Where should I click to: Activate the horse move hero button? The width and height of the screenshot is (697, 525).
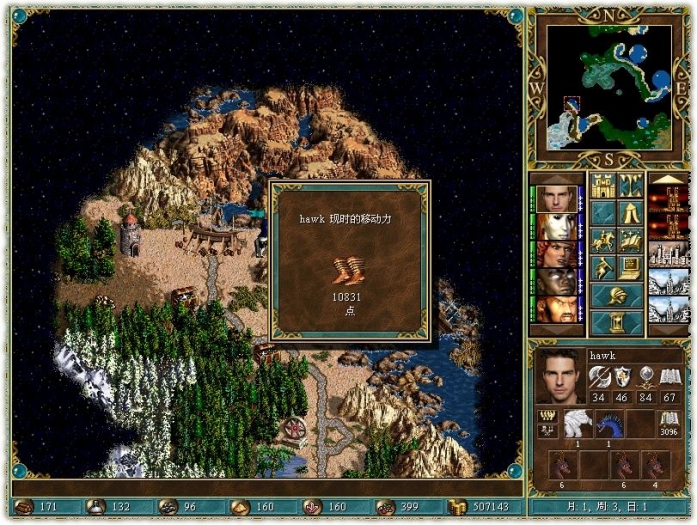click(602, 240)
